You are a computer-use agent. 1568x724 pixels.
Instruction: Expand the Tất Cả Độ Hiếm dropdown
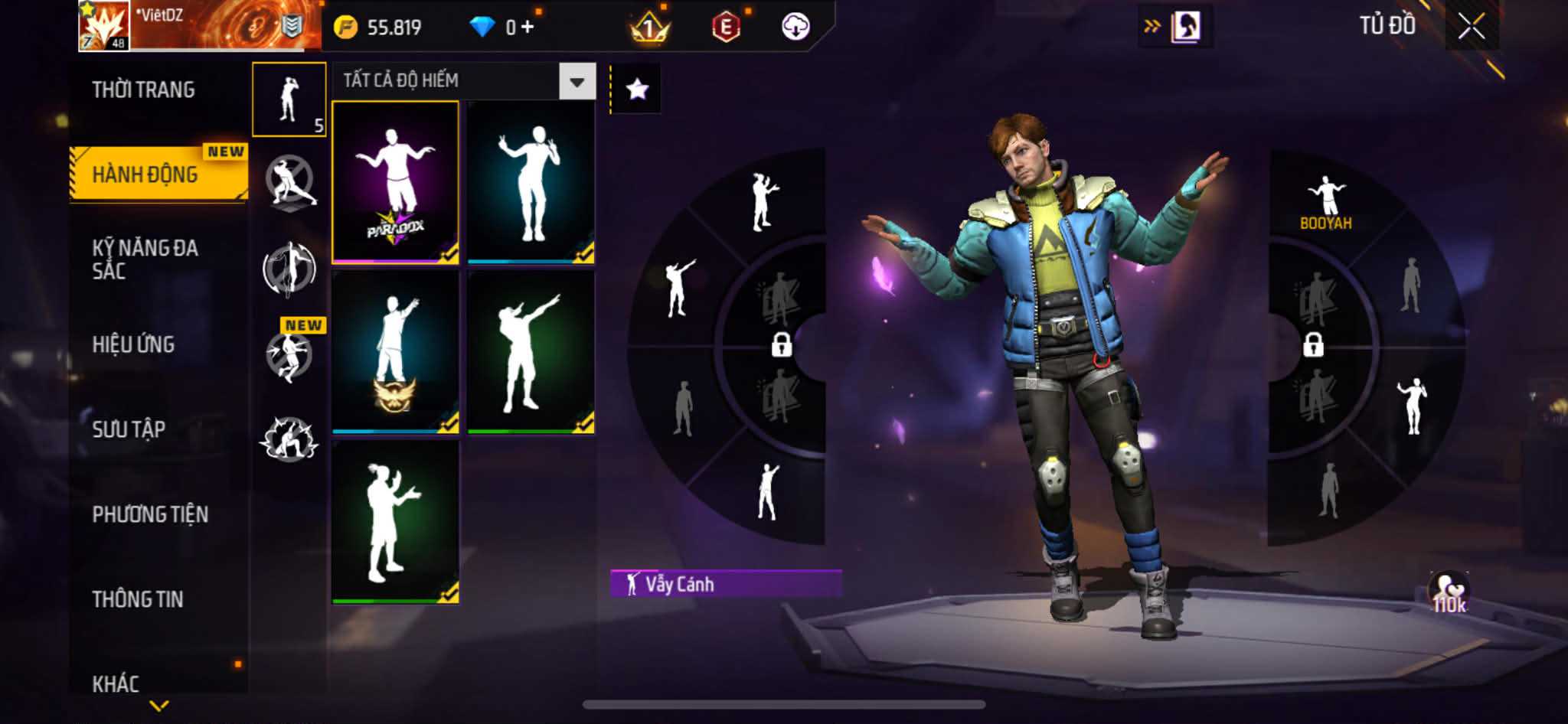pyautogui.click(x=577, y=81)
